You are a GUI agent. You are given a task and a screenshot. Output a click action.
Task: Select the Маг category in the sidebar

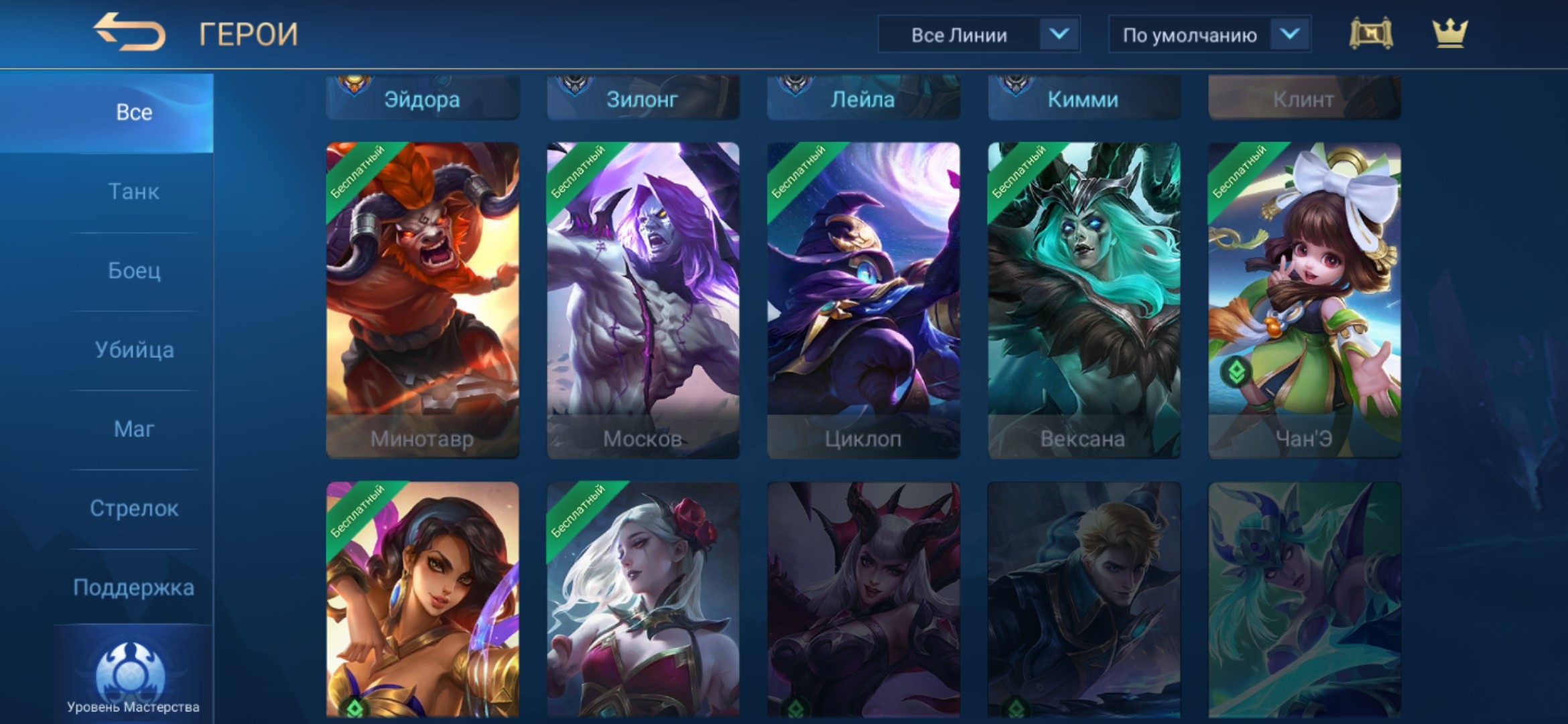click(x=134, y=430)
